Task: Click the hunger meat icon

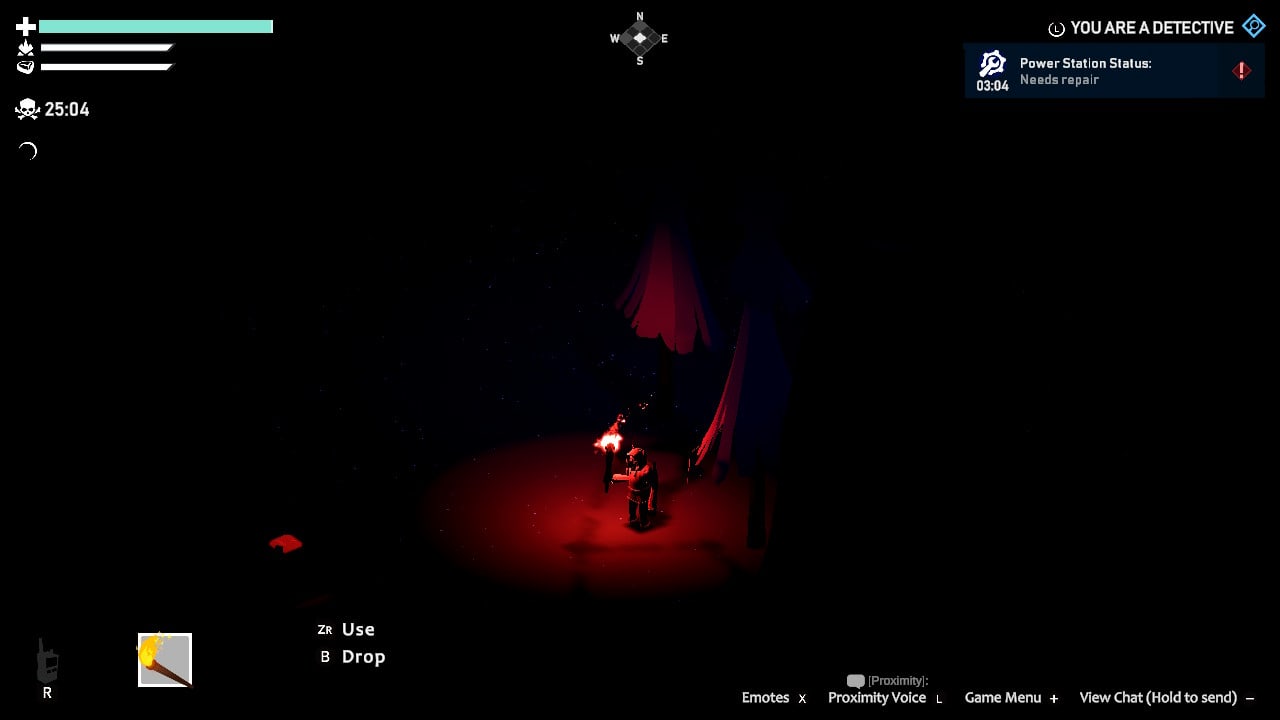Action: click(24, 66)
